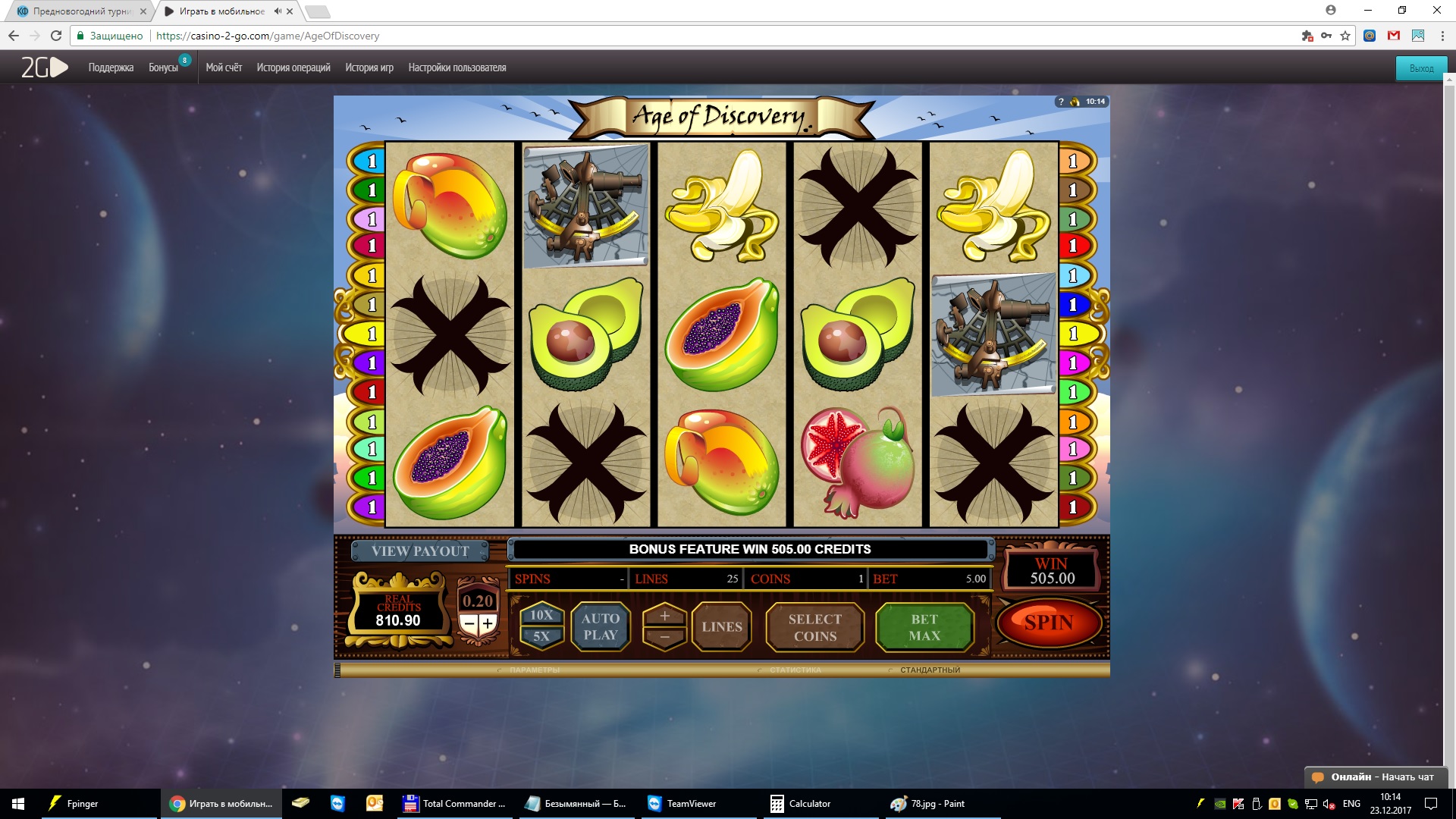This screenshot has width=1456, height=819.
Task: Open help via question mark icon
Action: click(1061, 102)
